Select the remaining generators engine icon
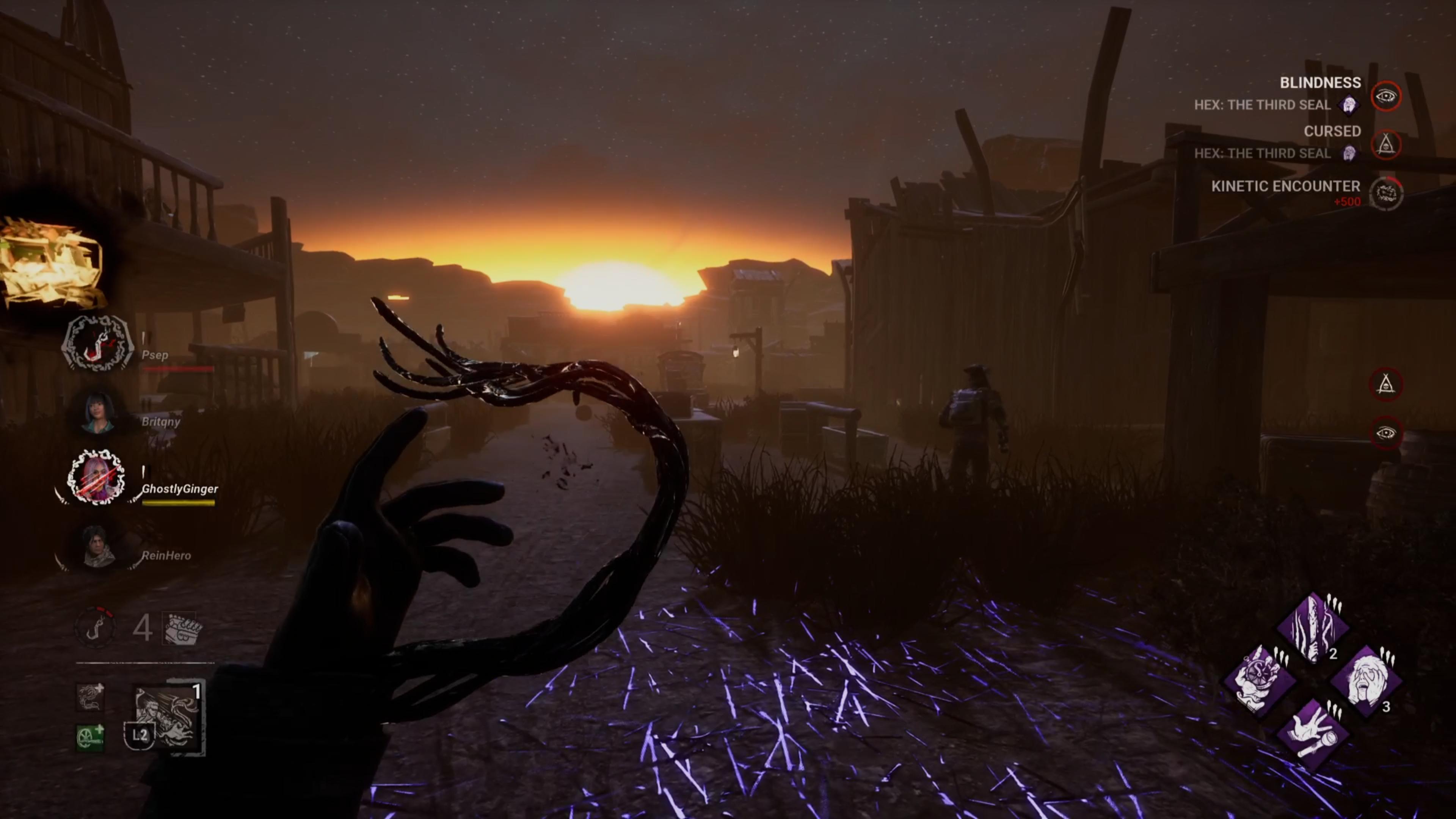Screen dimensions: 1456x819 (x=181, y=628)
